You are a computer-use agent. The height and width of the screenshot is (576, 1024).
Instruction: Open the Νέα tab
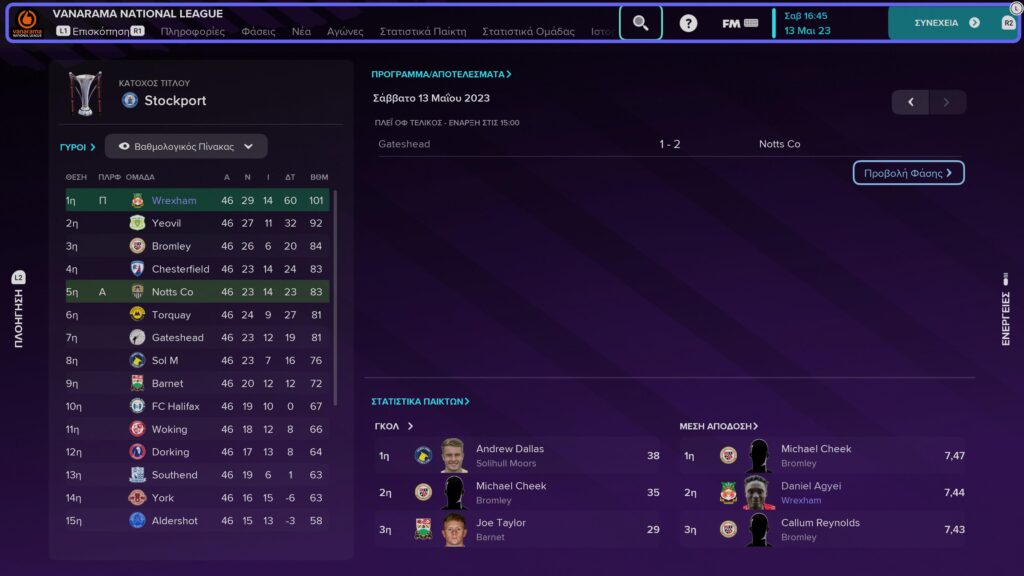301,31
